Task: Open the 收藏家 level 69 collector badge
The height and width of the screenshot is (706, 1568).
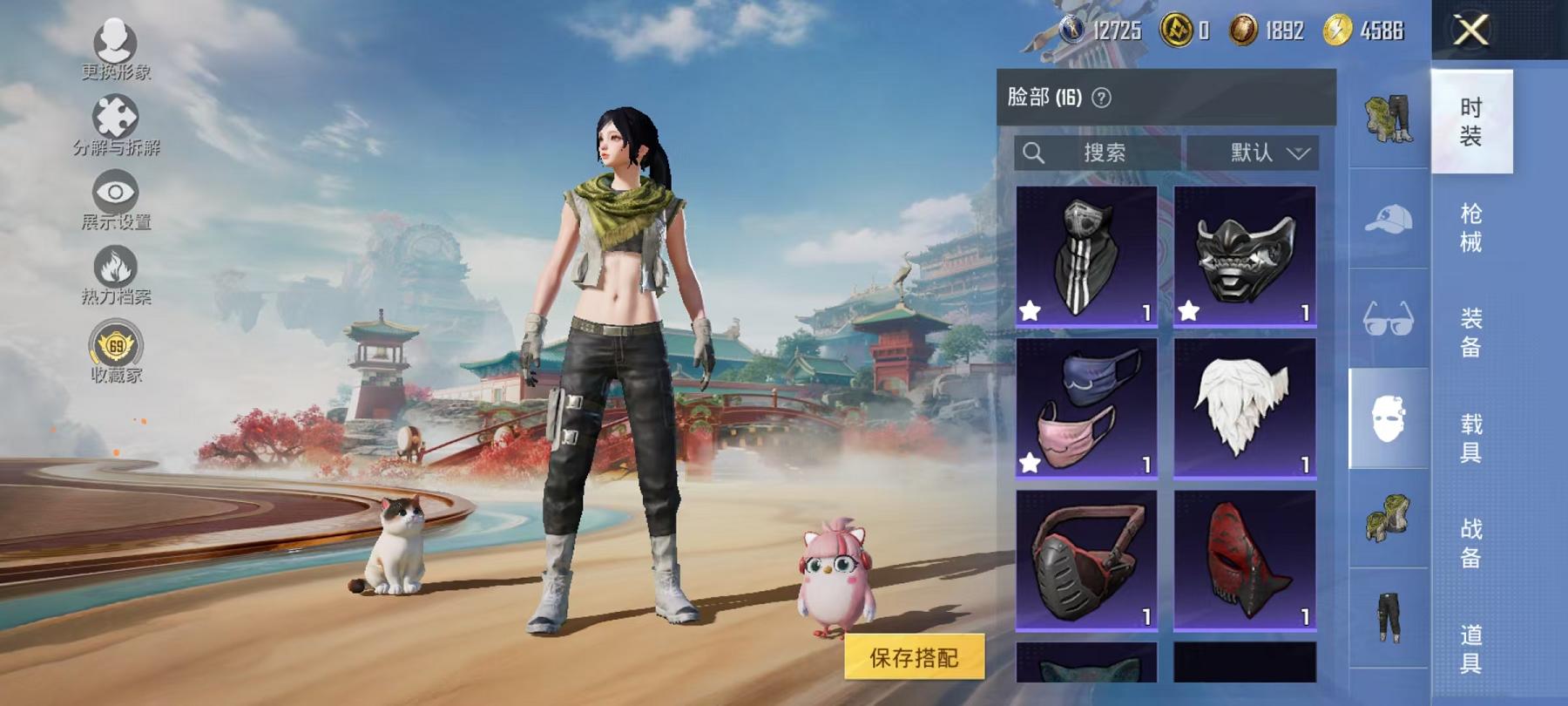Action: (x=115, y=345)
